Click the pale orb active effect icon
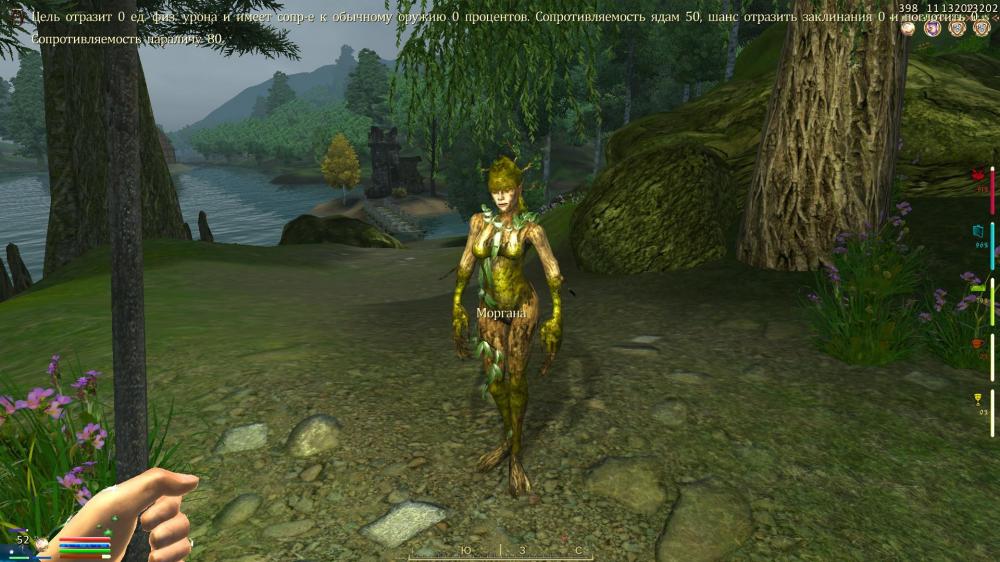This screenshot has height=562, width=1000. click(x=908, y=28)
